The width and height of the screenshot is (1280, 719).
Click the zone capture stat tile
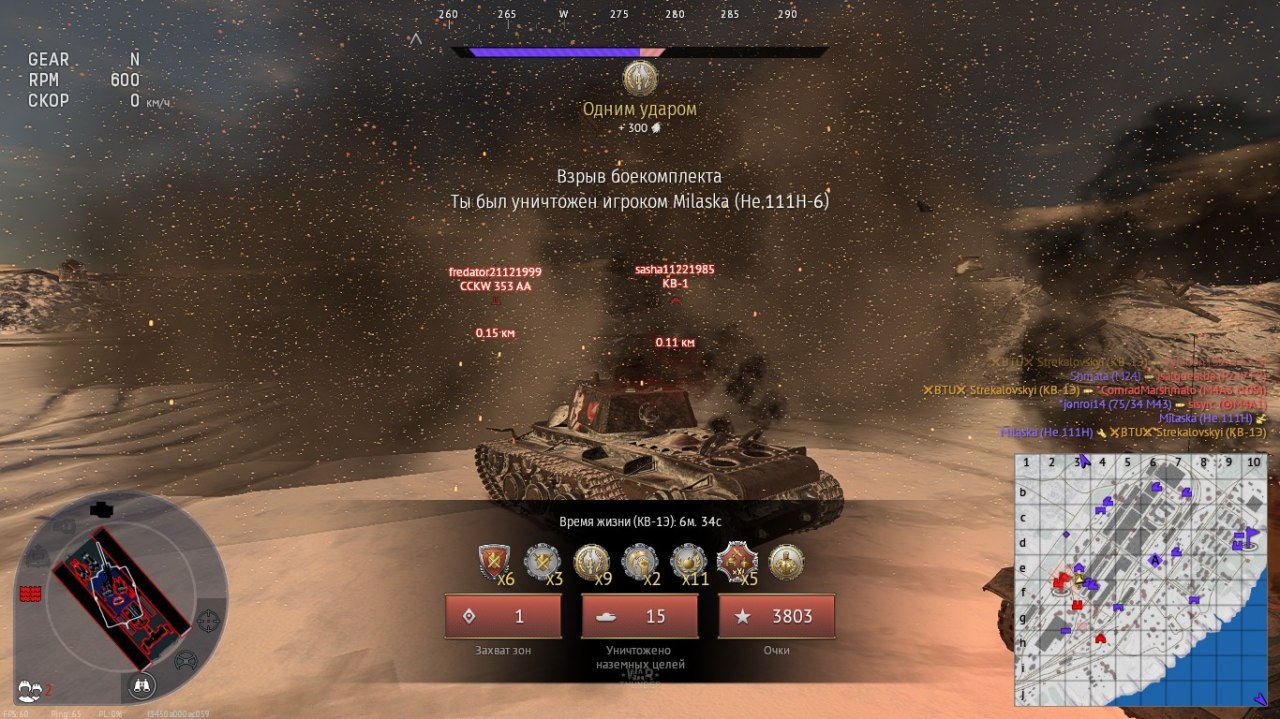click(x=503, y=617)
